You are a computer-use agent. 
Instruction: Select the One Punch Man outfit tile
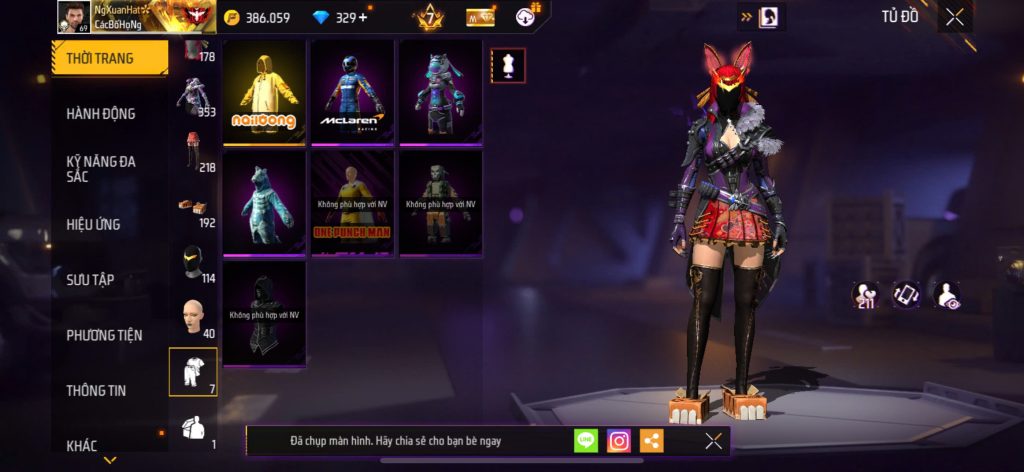pyautogui.click(x=353, y=203)
